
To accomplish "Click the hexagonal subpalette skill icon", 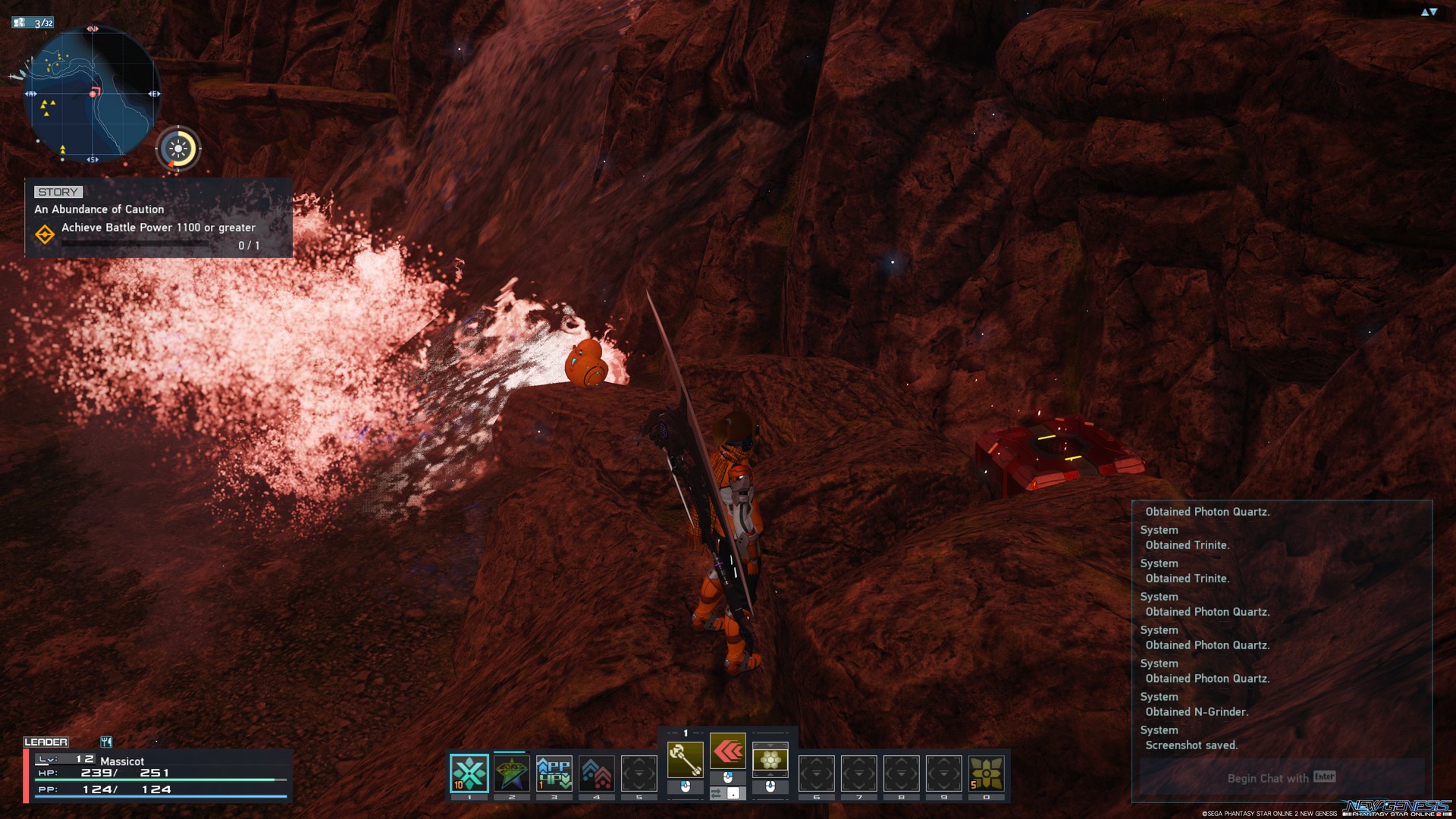I will [x=770, y=761].
